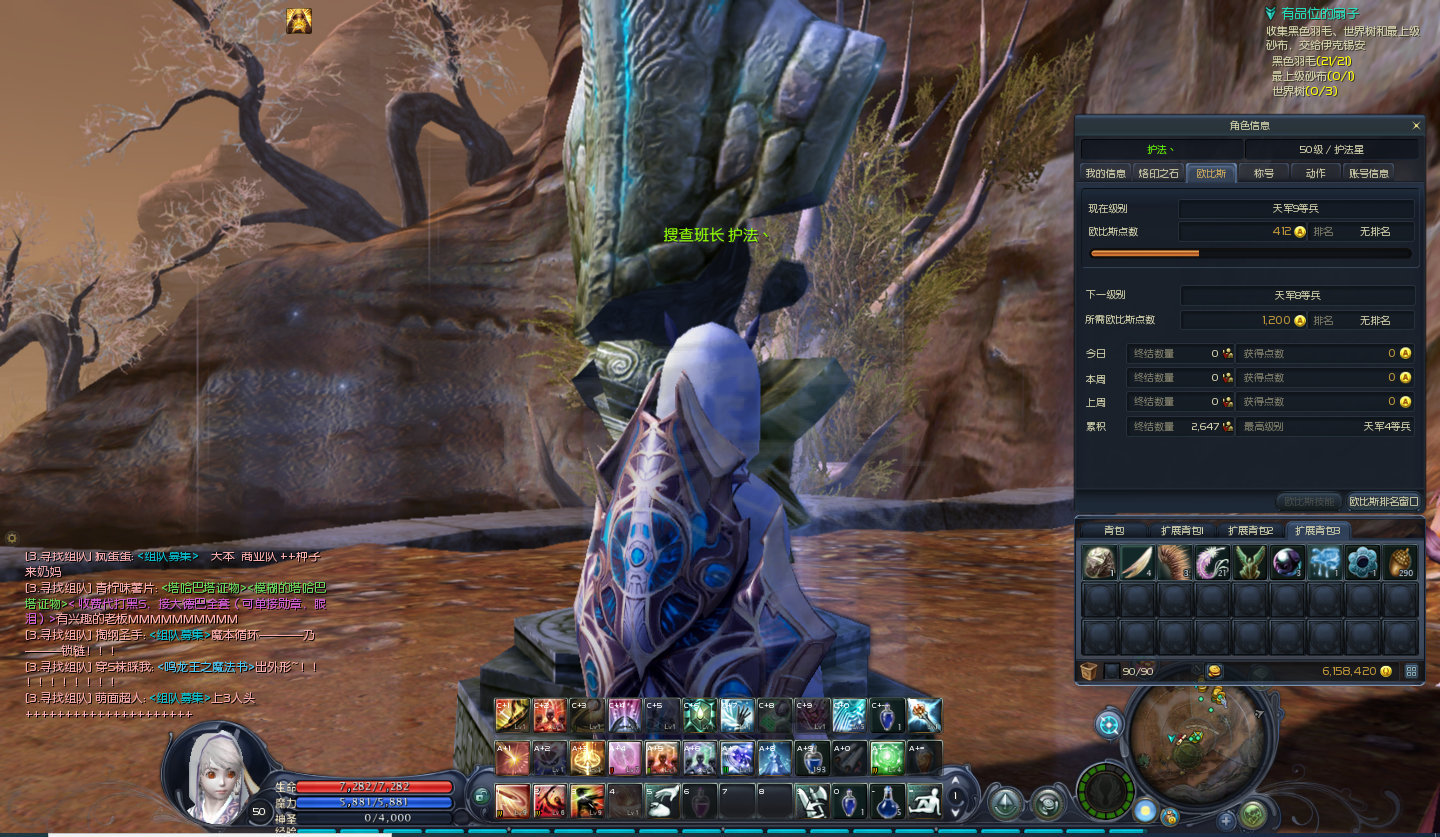This screenshot has width=1440, height=837.
Task: Click the golden buff icon at top
Action: 299,20
